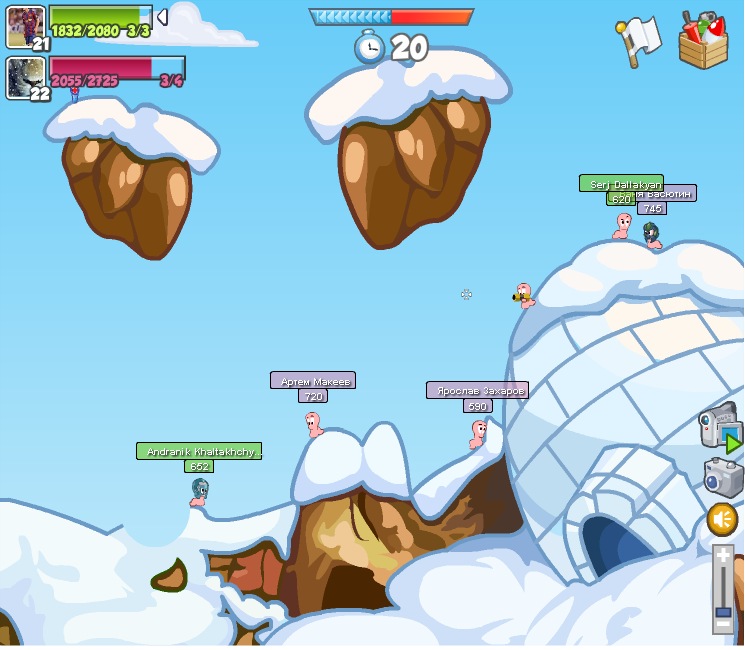Select the green team's level 21 avatar
The image size is (745, 650).
(x=25, y=26)
